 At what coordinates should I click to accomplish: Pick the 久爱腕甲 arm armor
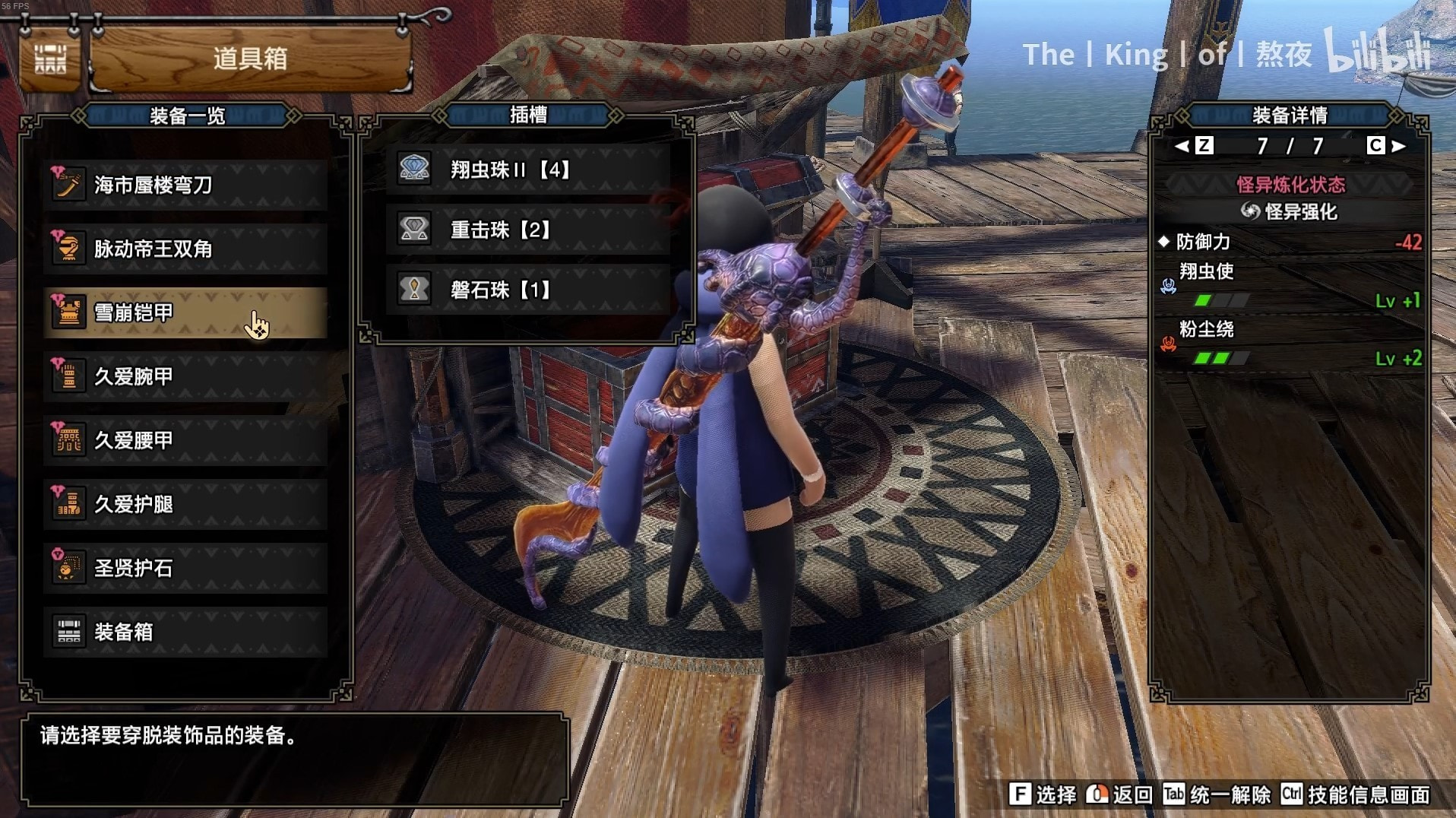pyautogui.click(x=185, y=376)
